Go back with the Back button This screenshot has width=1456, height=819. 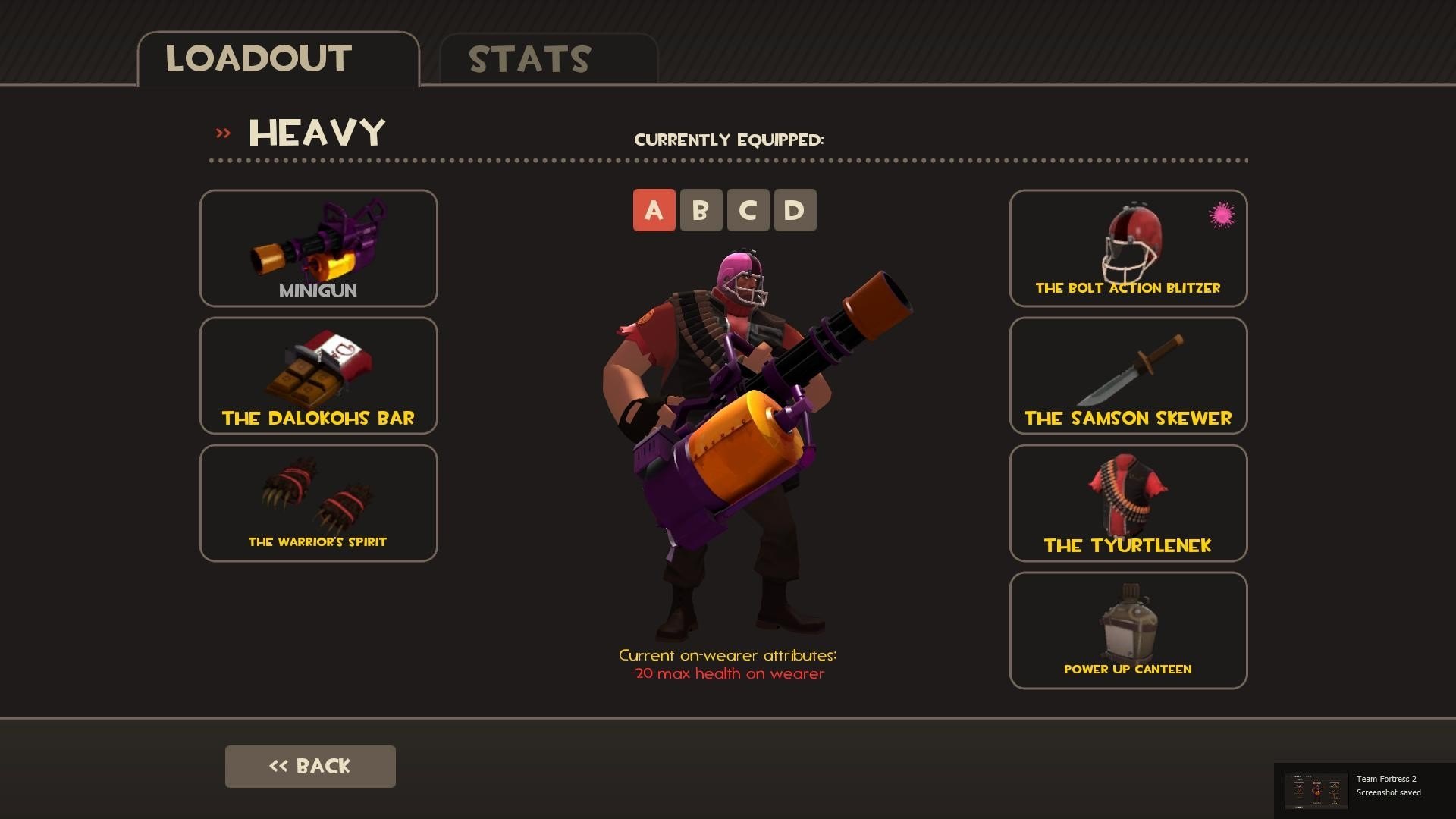click(x=310, y=766)
